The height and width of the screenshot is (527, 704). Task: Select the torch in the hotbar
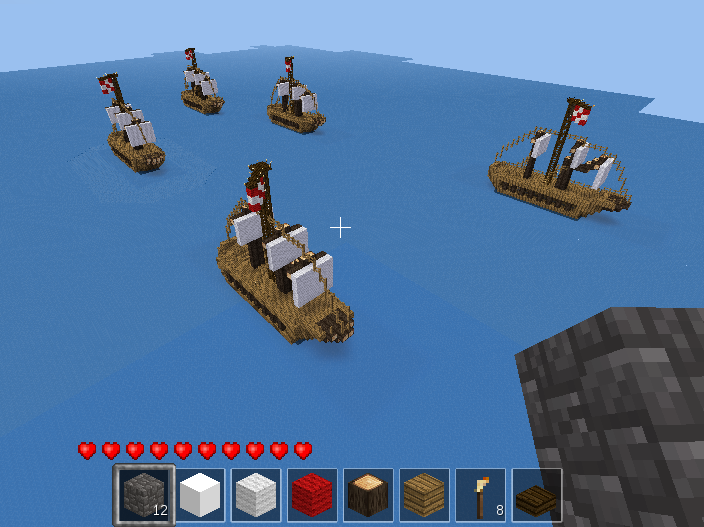481,495
